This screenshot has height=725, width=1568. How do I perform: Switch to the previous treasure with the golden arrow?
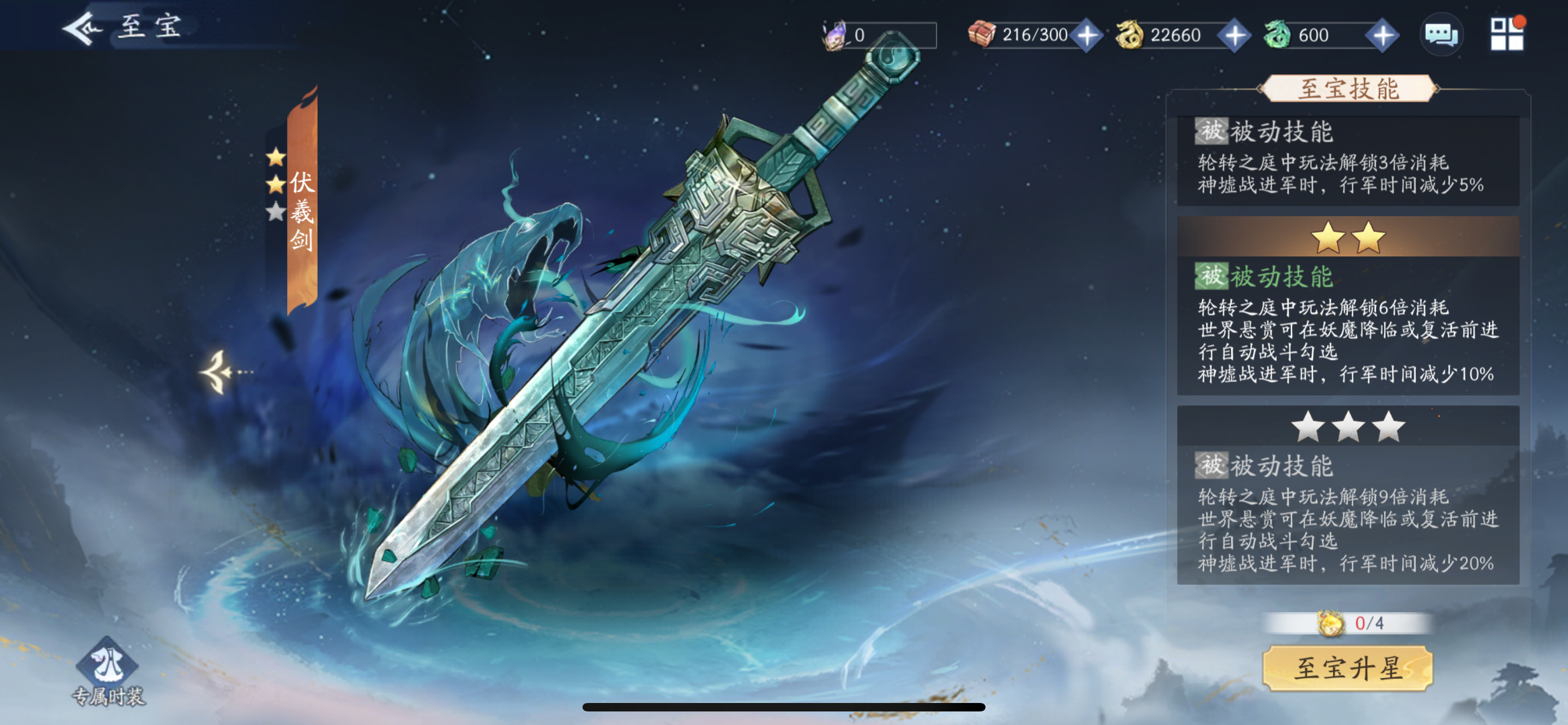[x=218, y=372]
